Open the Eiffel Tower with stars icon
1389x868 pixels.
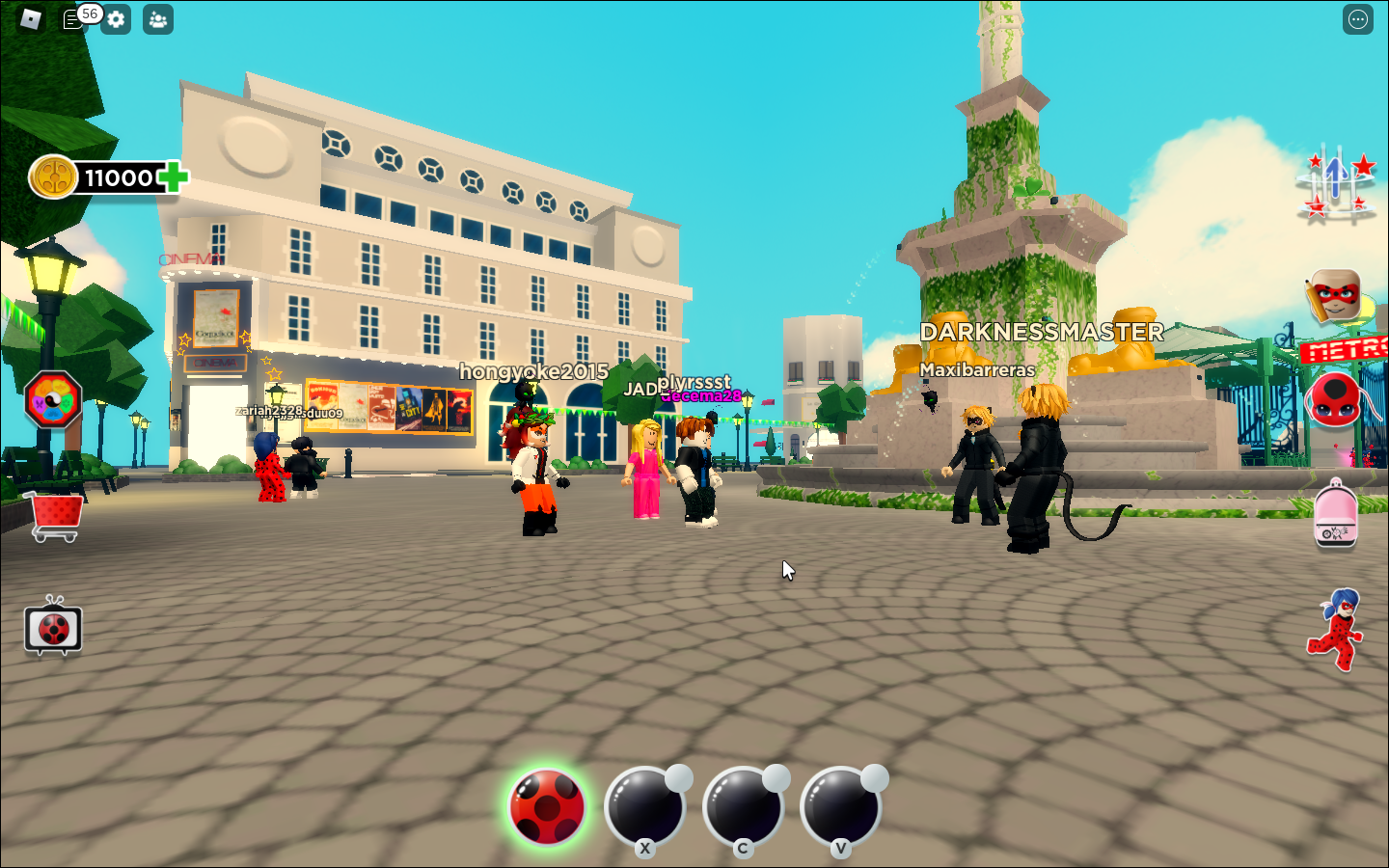pos(1336,183)
